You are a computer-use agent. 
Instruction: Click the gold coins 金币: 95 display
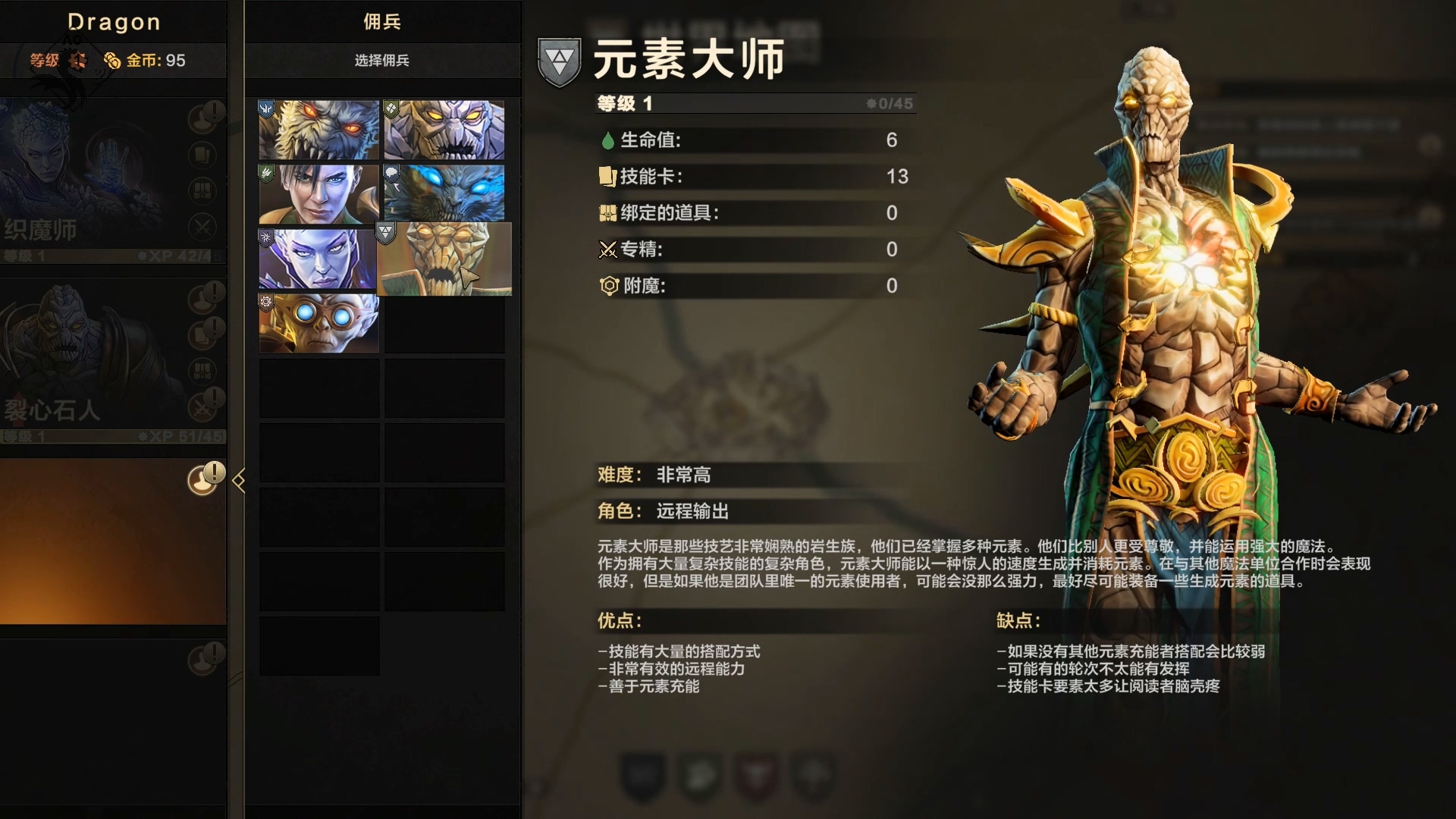(149, 62)
